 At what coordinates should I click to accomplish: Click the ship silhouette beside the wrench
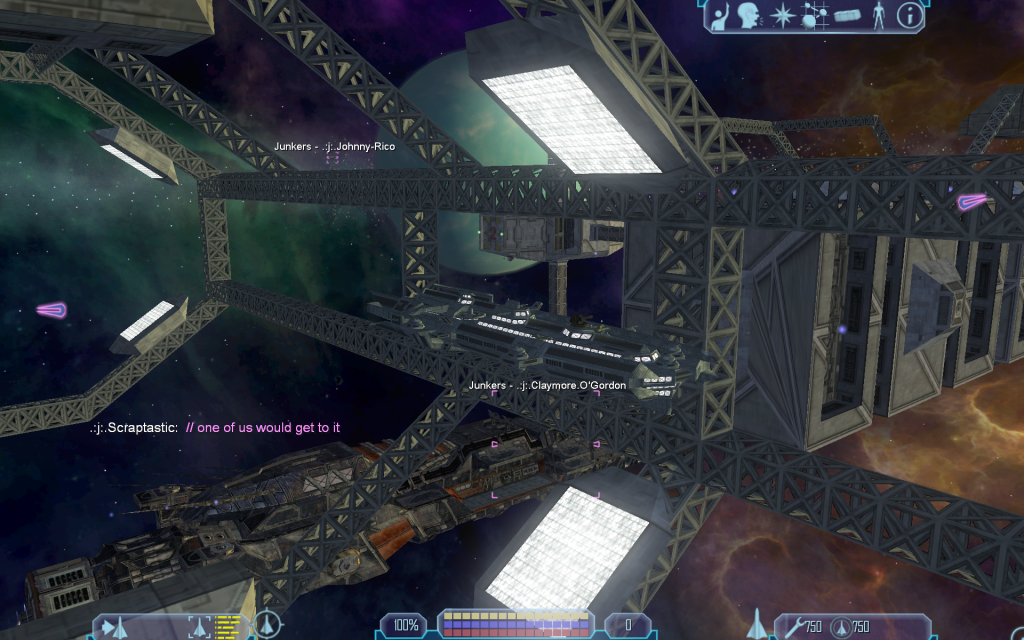point(757,624)
